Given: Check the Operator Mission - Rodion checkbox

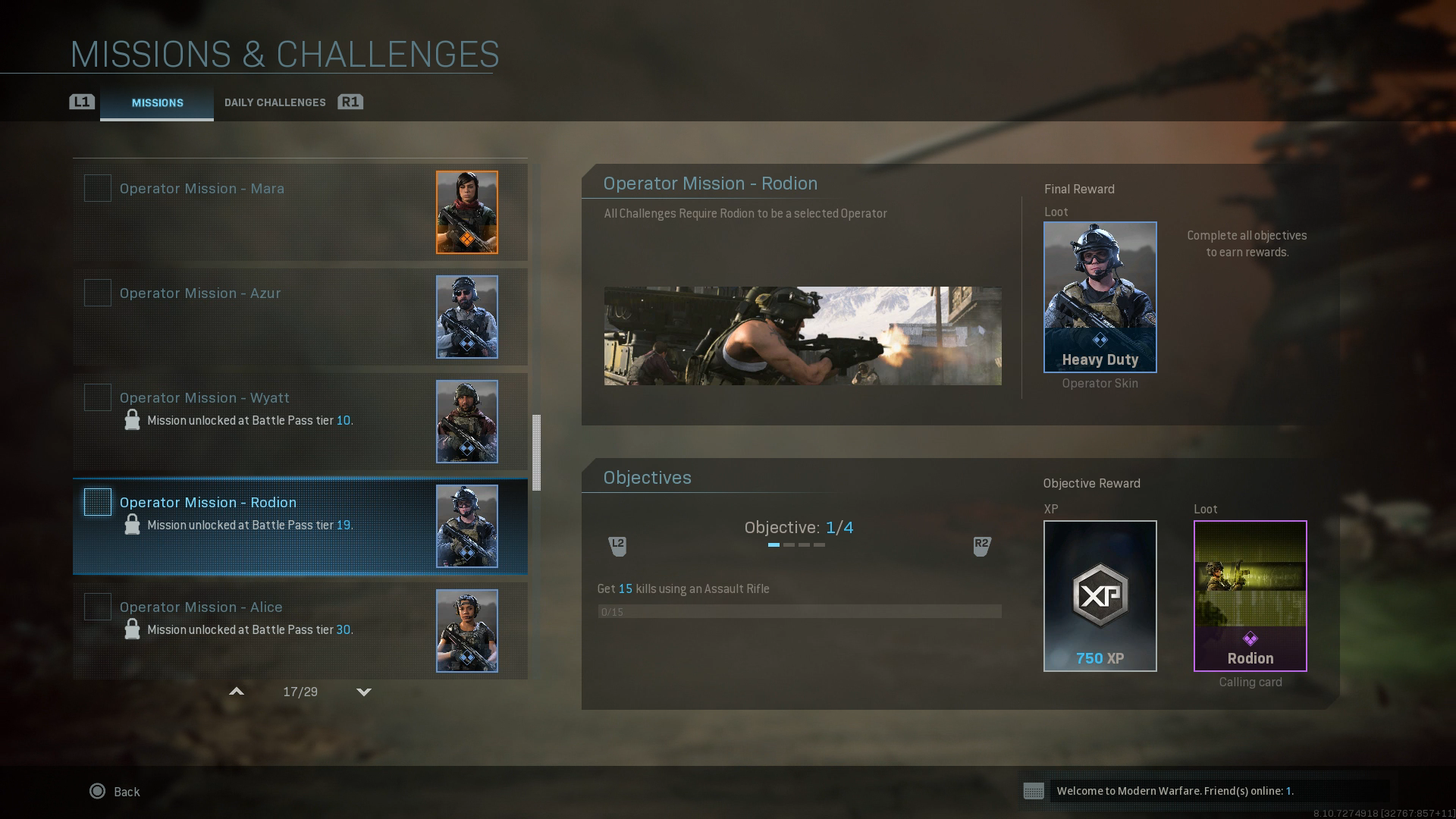Looking at the screenshot, I should tap(97, 502).
